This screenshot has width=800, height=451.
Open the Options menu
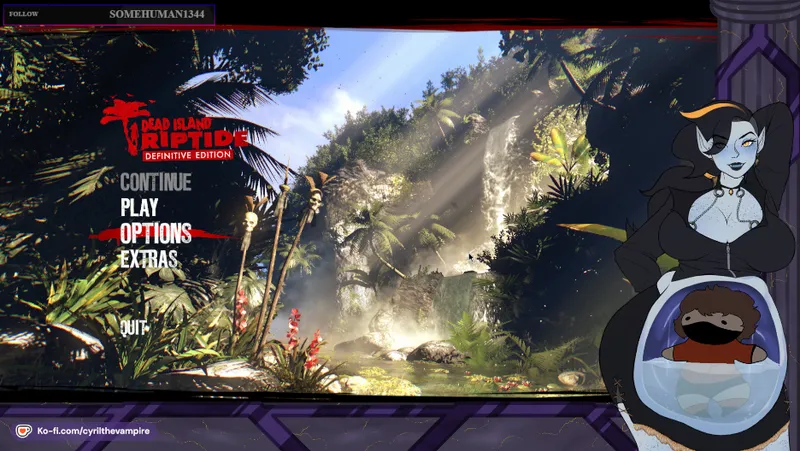155,233
